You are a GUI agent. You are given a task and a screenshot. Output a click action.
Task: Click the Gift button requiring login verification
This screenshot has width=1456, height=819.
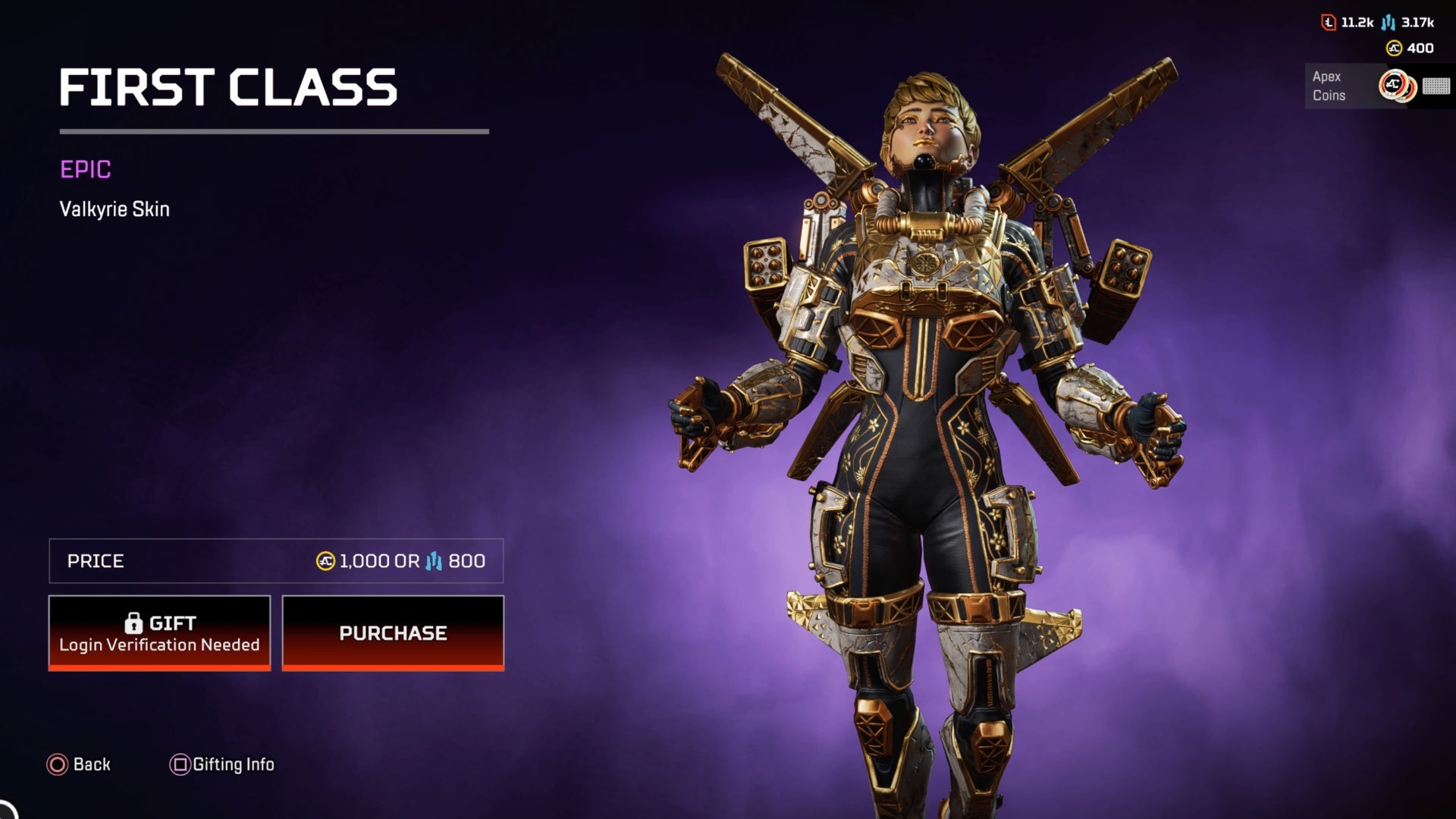(x=159, y=632)
